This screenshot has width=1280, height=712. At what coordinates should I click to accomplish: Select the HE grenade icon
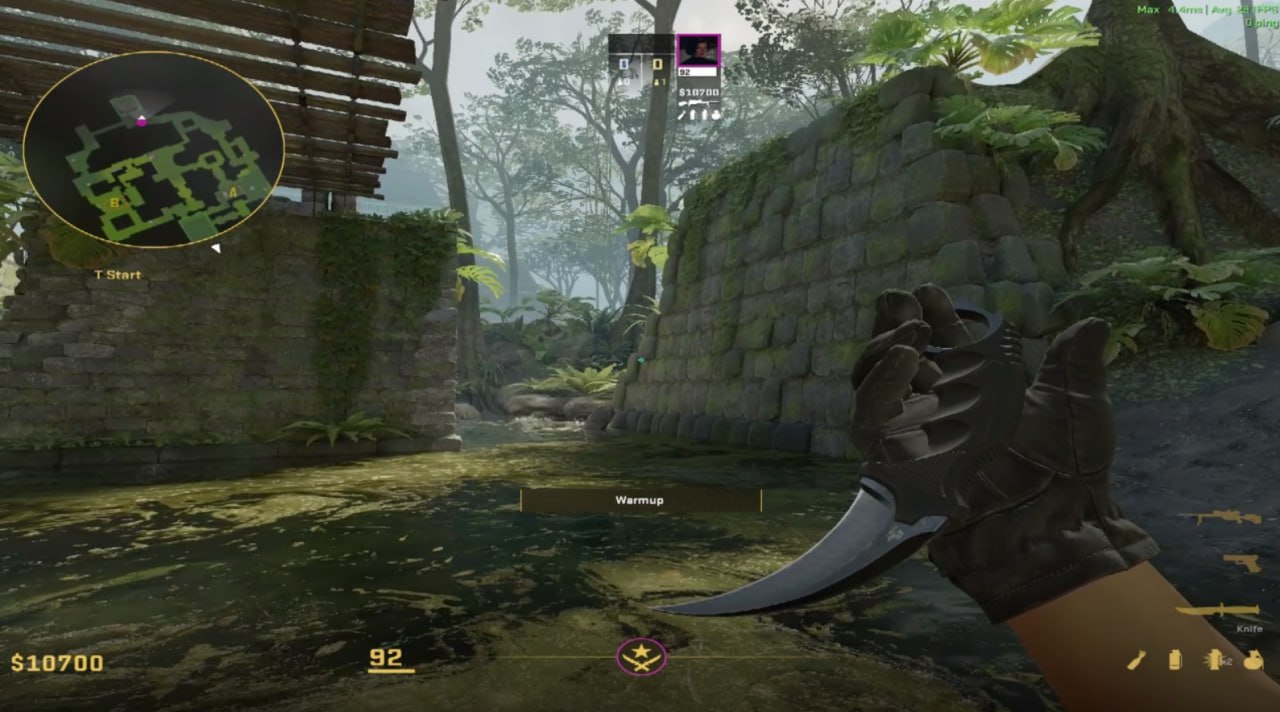point(1253,659)
